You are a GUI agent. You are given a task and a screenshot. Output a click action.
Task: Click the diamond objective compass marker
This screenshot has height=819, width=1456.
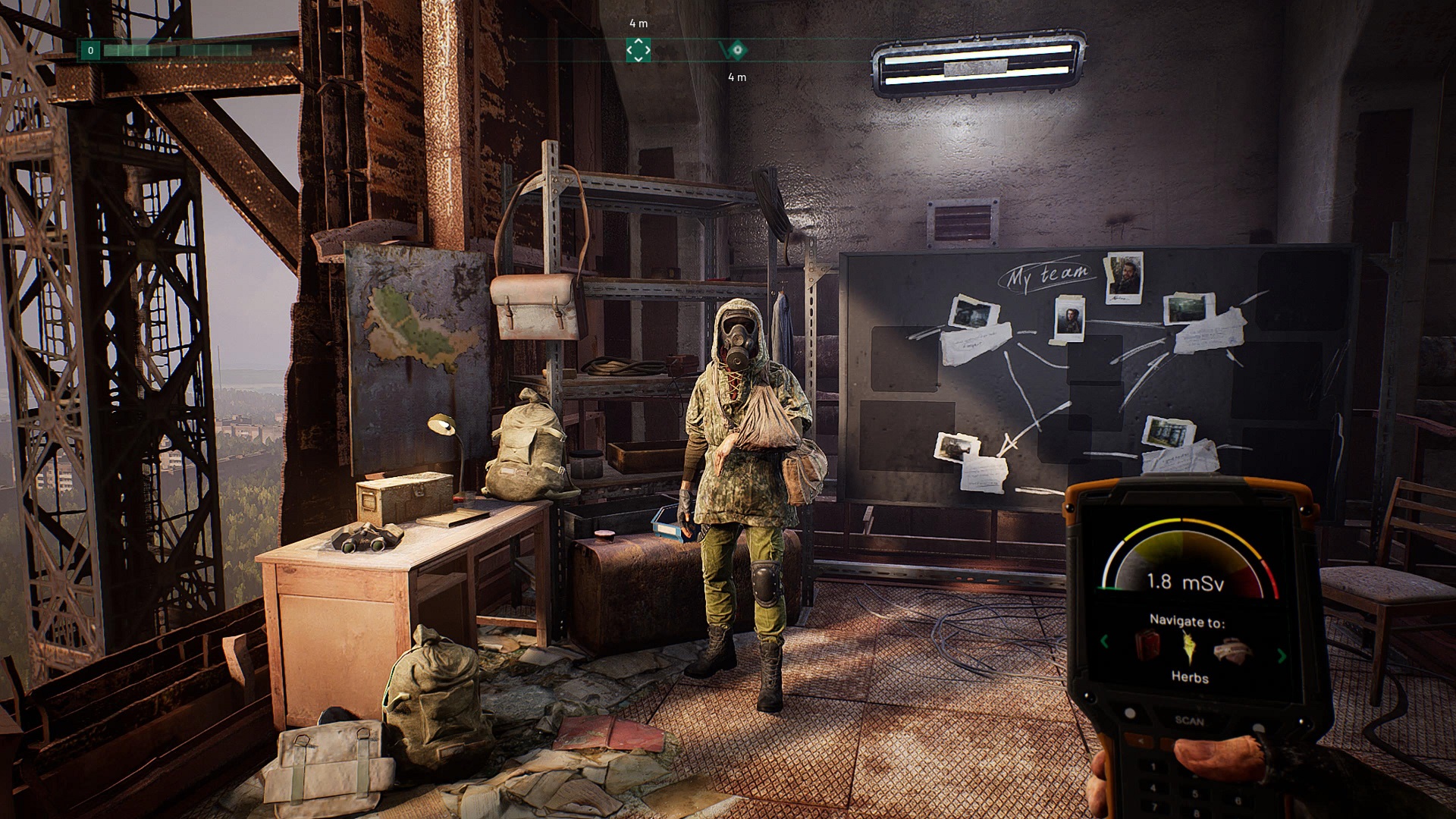736,51
